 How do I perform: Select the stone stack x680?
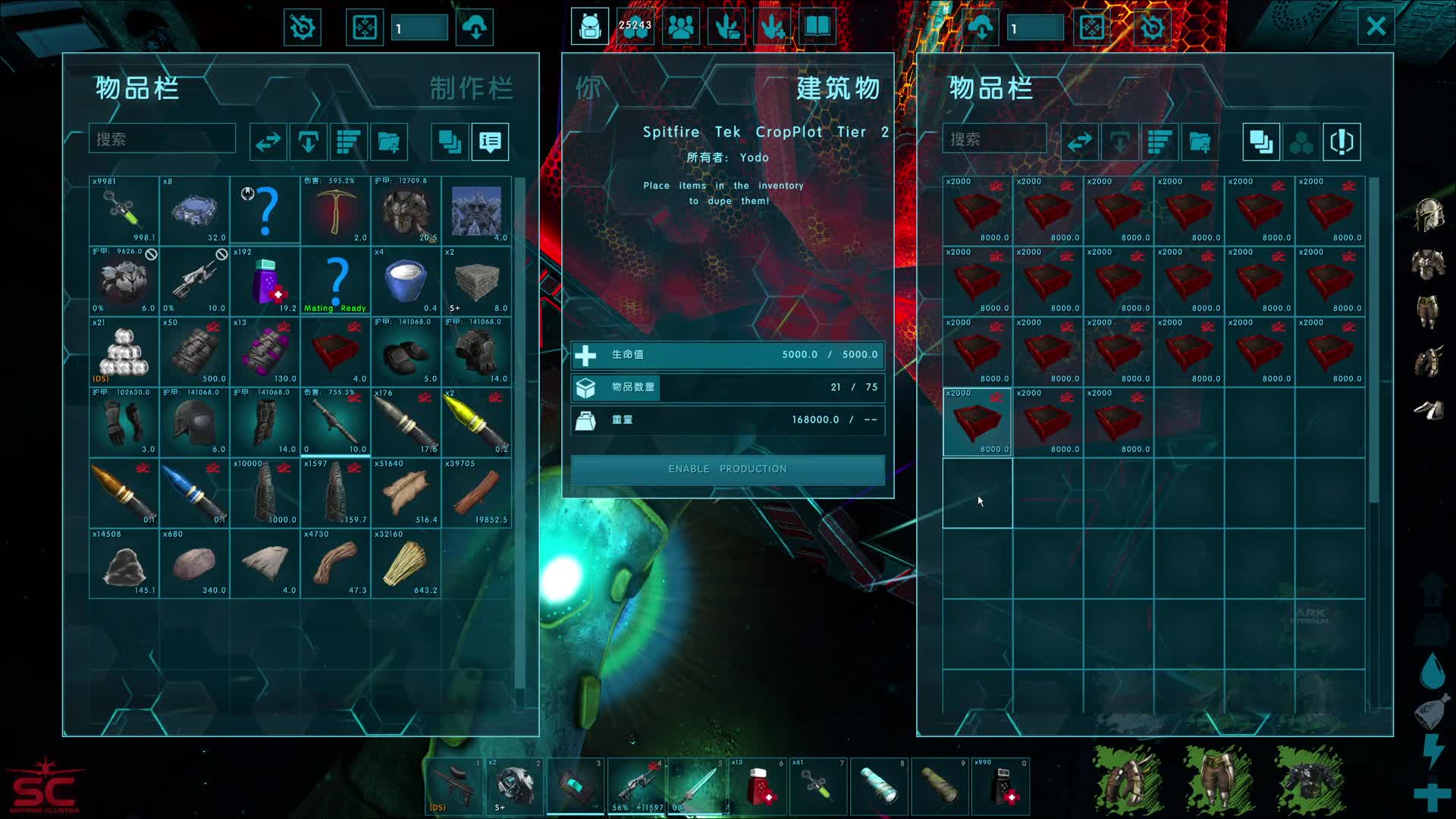pyautogui.click(x=194, y=563)
